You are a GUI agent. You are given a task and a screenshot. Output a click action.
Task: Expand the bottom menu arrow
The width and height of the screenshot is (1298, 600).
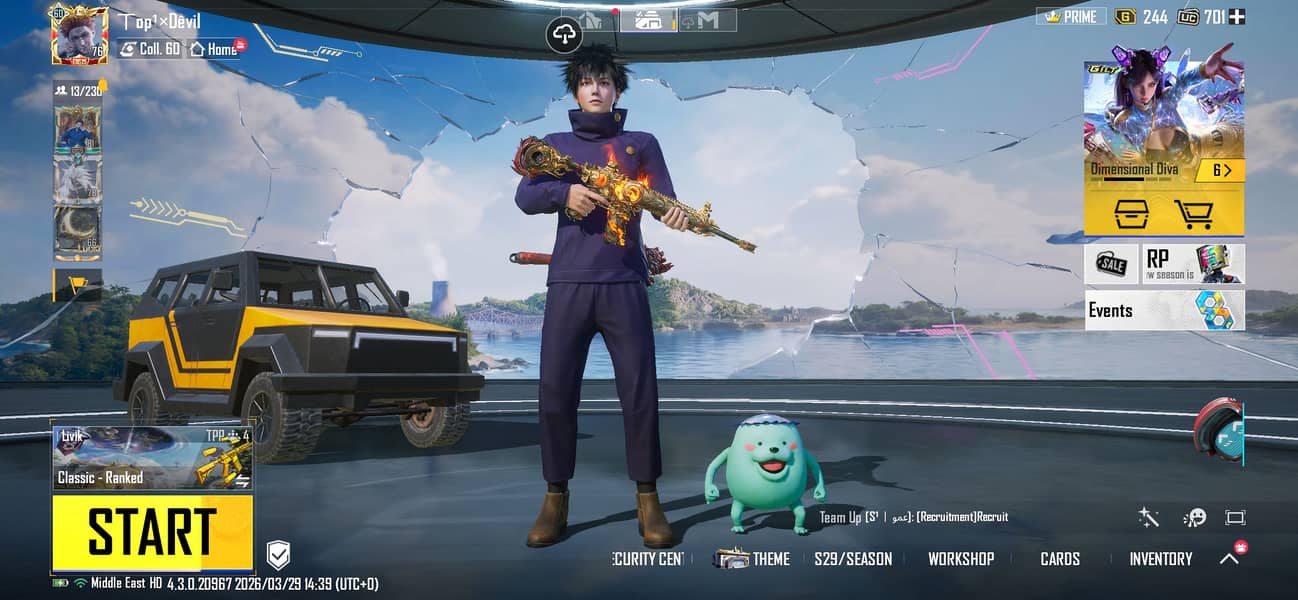(1229, 559)
